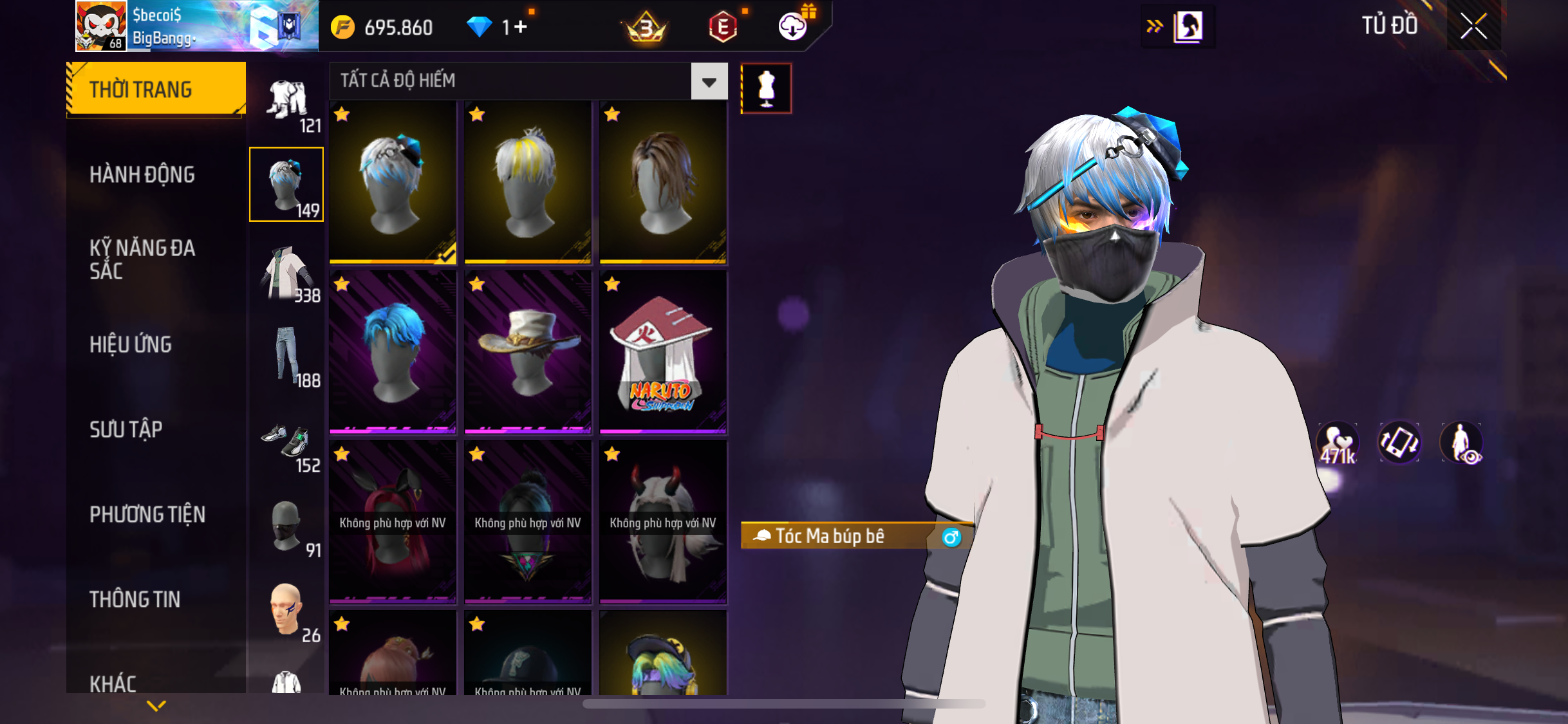This screenshot has width=1568, height=724.
Task: Show the THÔNG TIN section
Action: tap(135, 599)
